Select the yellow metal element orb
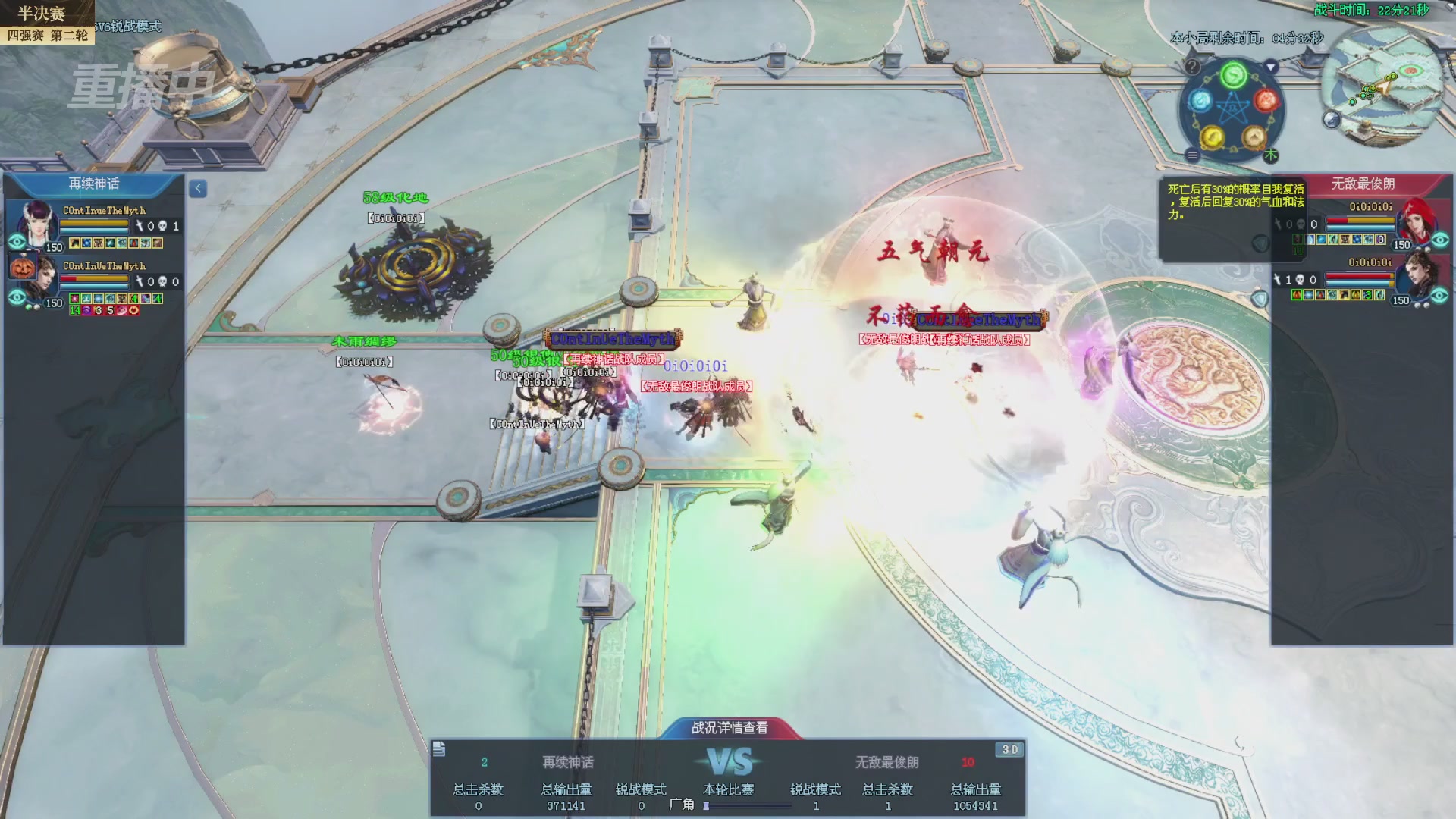 pyautogui.click(x=1213, y=137)
